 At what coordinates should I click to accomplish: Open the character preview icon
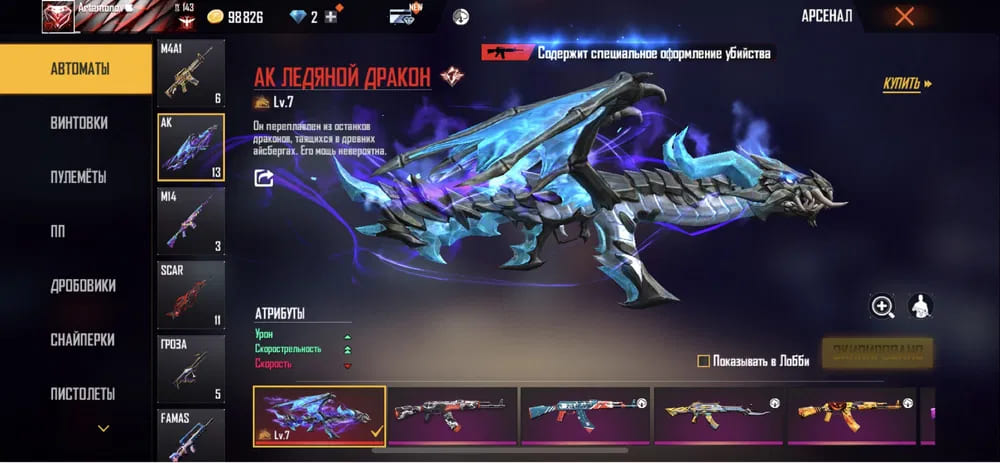coord(920,307)
